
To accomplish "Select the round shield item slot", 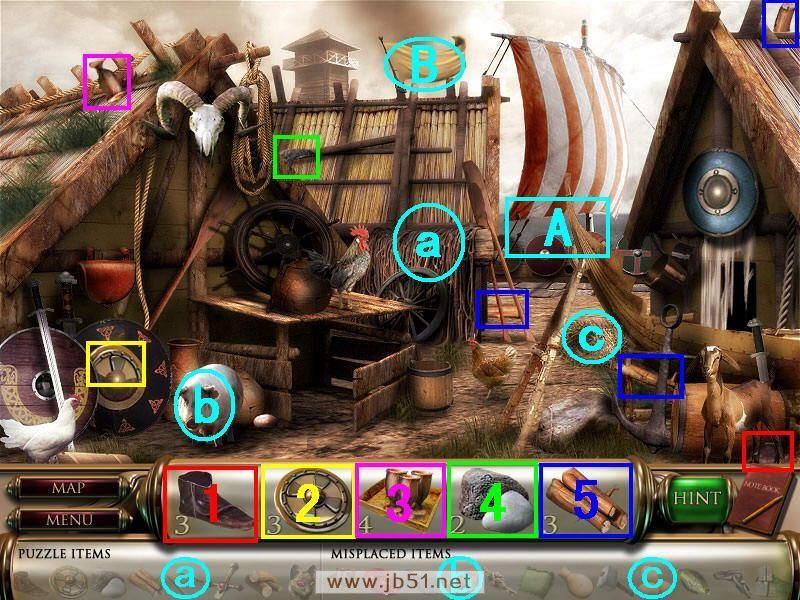I will [x=306, y=503].
